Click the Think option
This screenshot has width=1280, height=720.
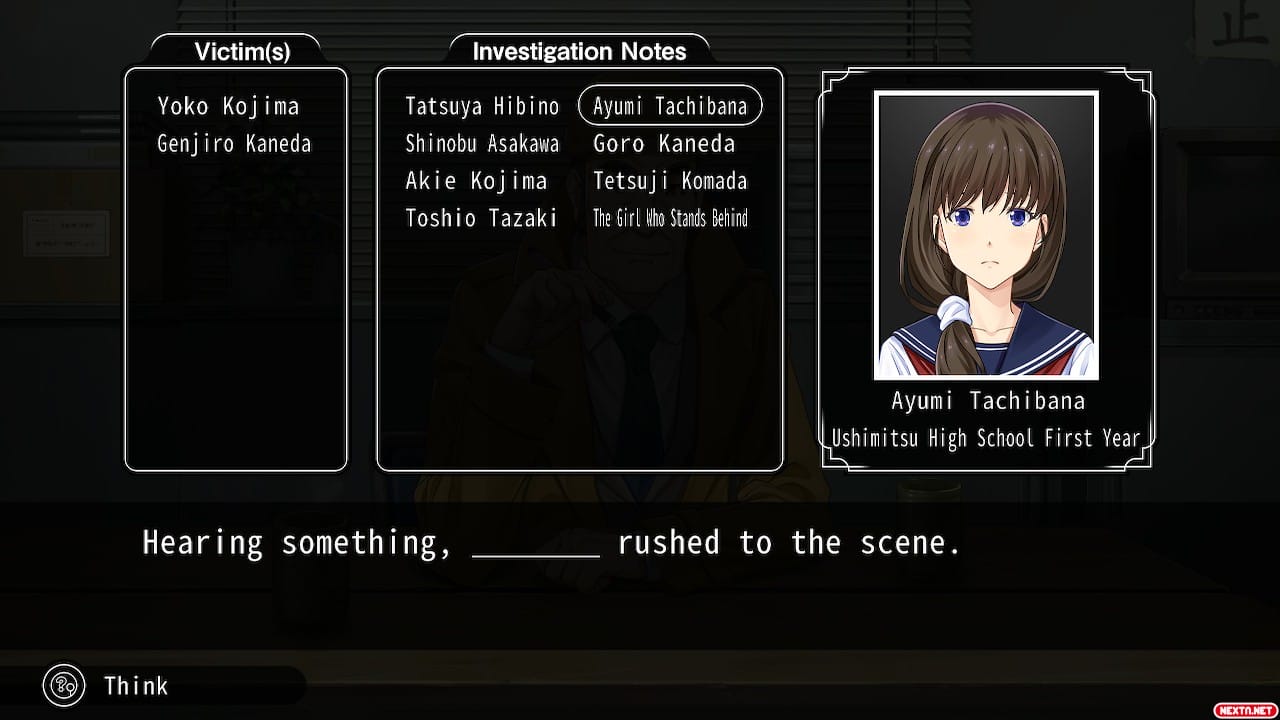135,686
